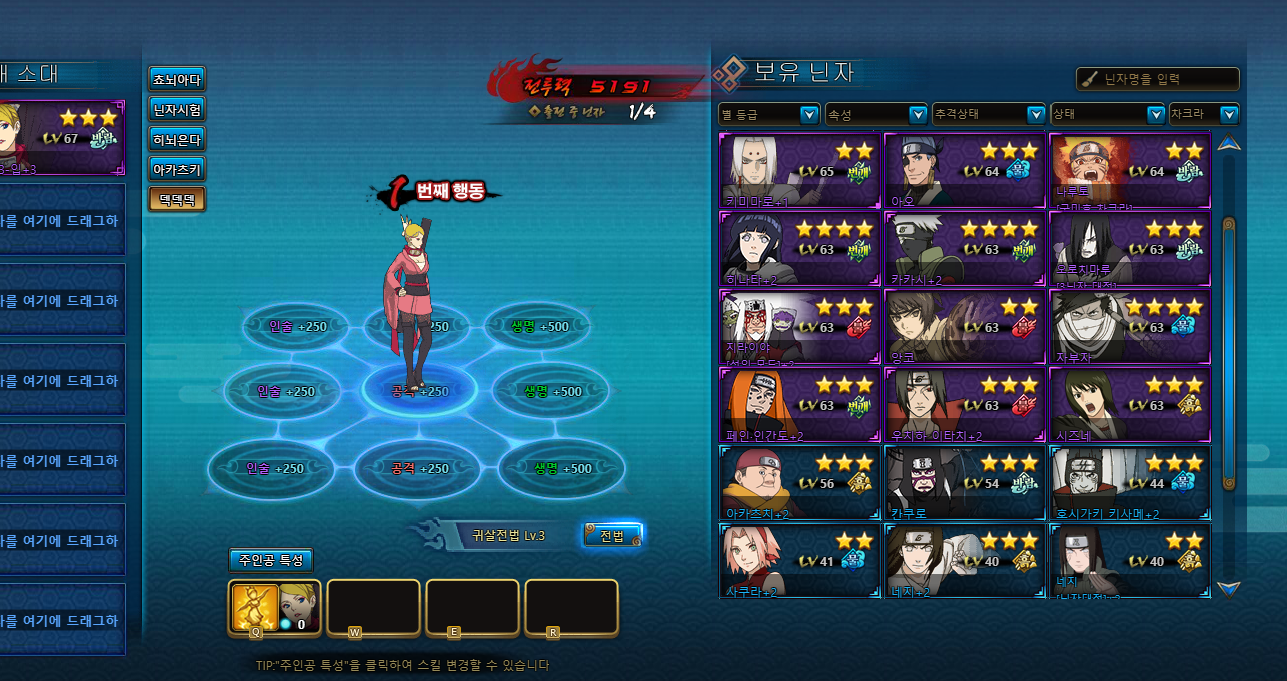This screenshot has height=681, width=1287.
Task: Choose the 우치하 이타치 ninja card
Action: coord(965,405)
